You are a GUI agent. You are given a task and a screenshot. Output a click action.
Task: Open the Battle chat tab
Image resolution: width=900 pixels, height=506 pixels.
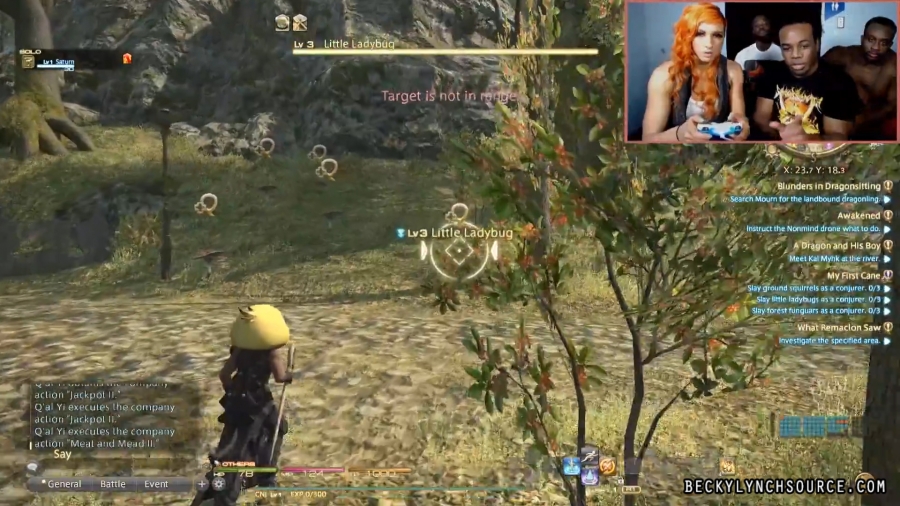113,484
